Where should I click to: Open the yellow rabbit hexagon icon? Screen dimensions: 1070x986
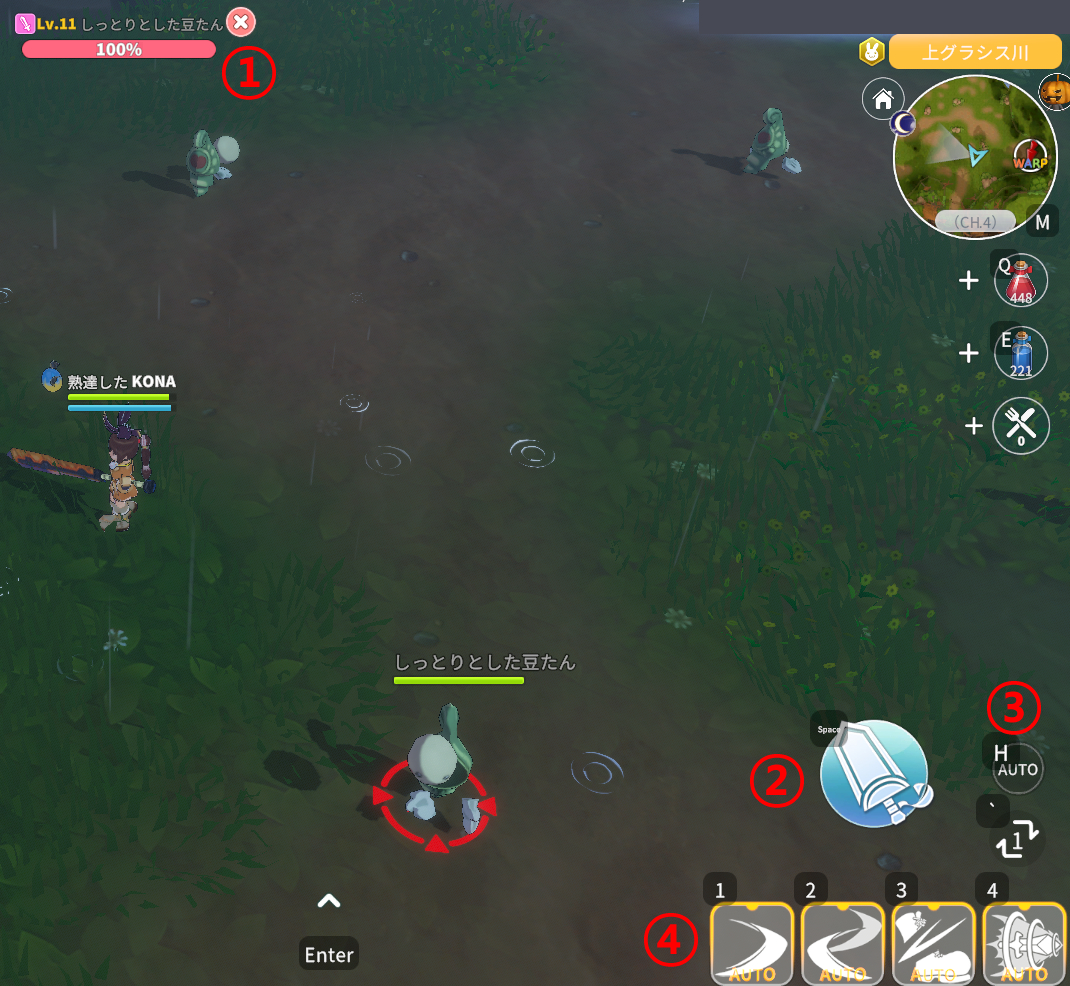point(871,51)
